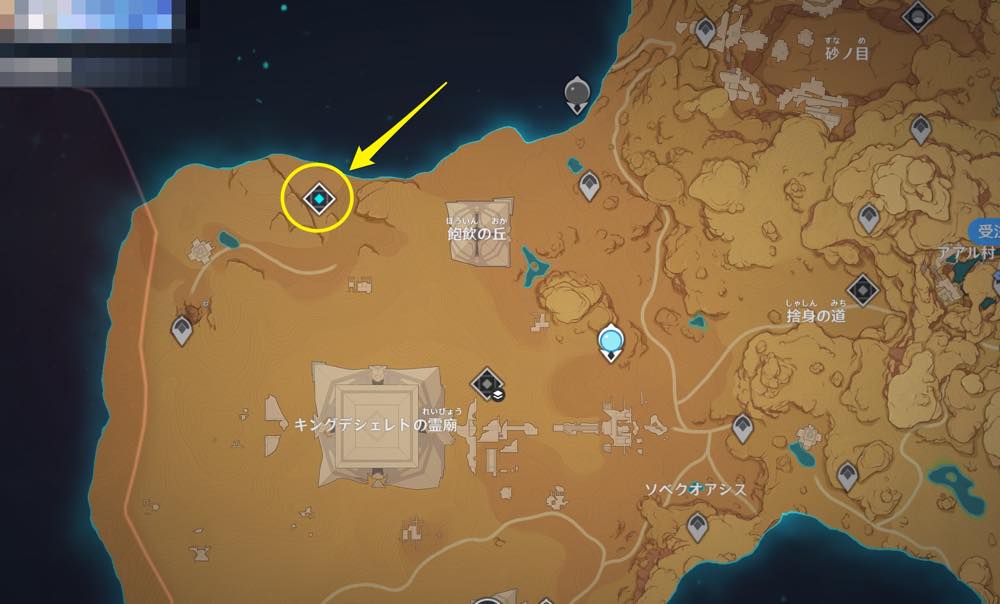Image resolution: width=1000 pixels, height=604 pixels.
Task: Open the blue 受注 quest tag near アアル村
Action: point(988,231)
